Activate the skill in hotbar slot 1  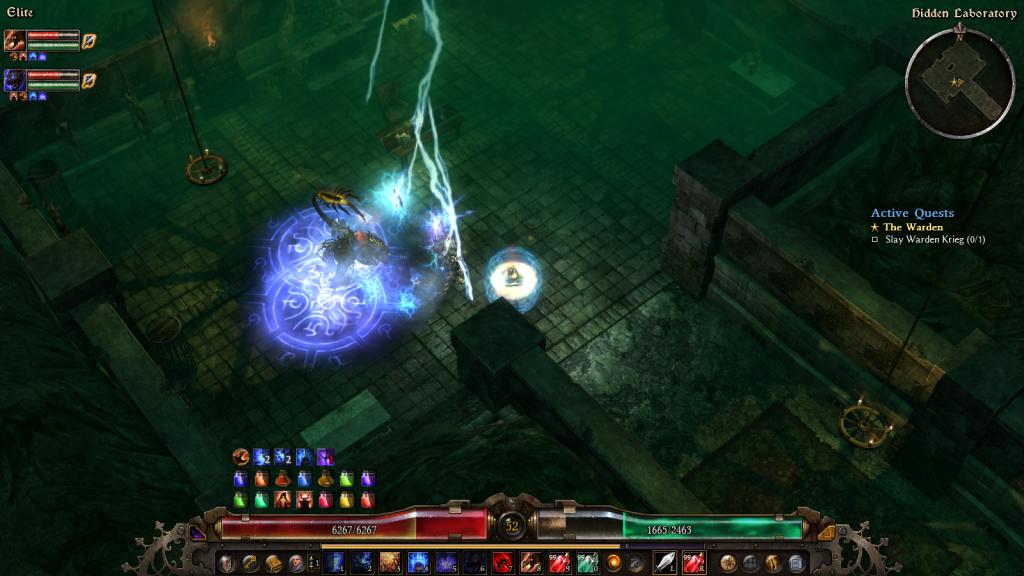[334, 562]
